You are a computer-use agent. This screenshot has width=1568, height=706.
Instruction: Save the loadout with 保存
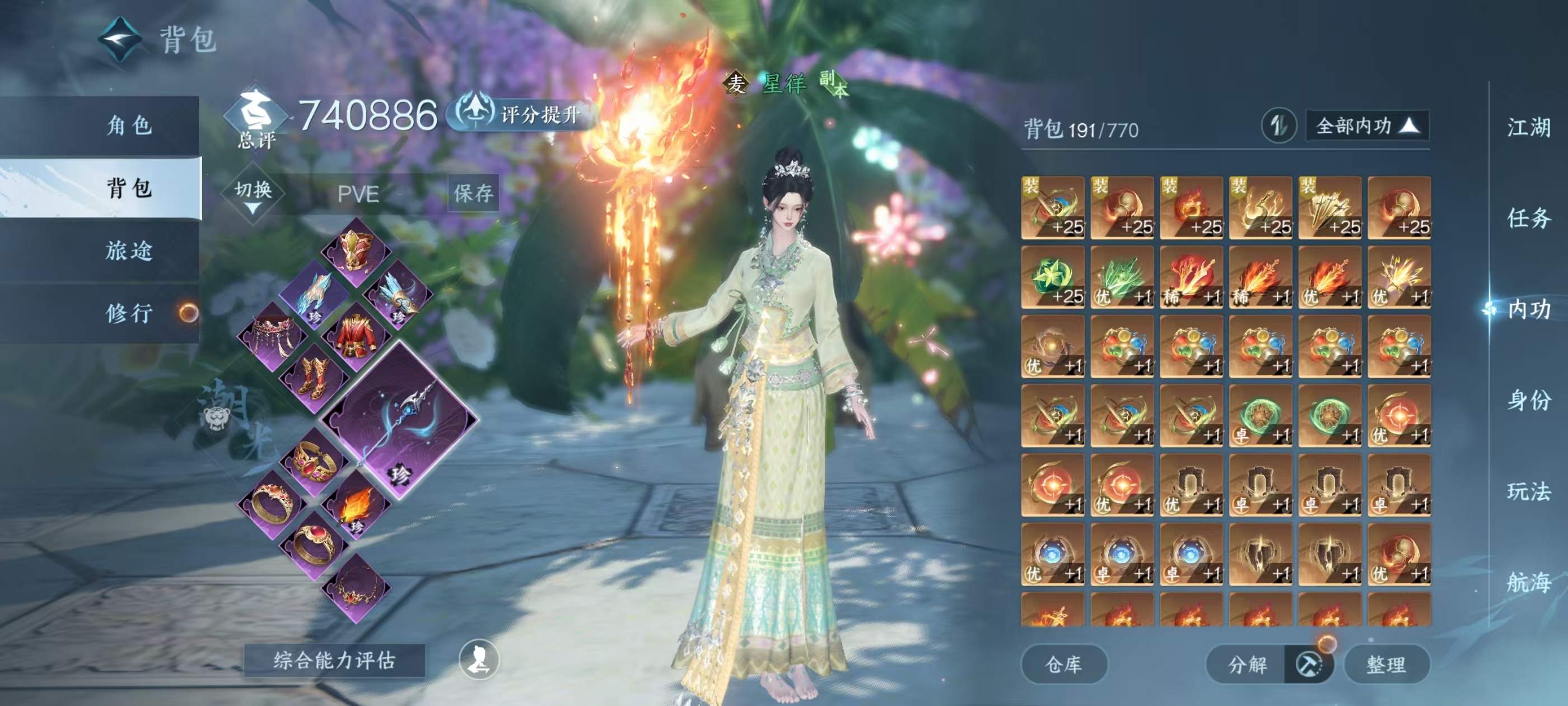tap(473, 194)
